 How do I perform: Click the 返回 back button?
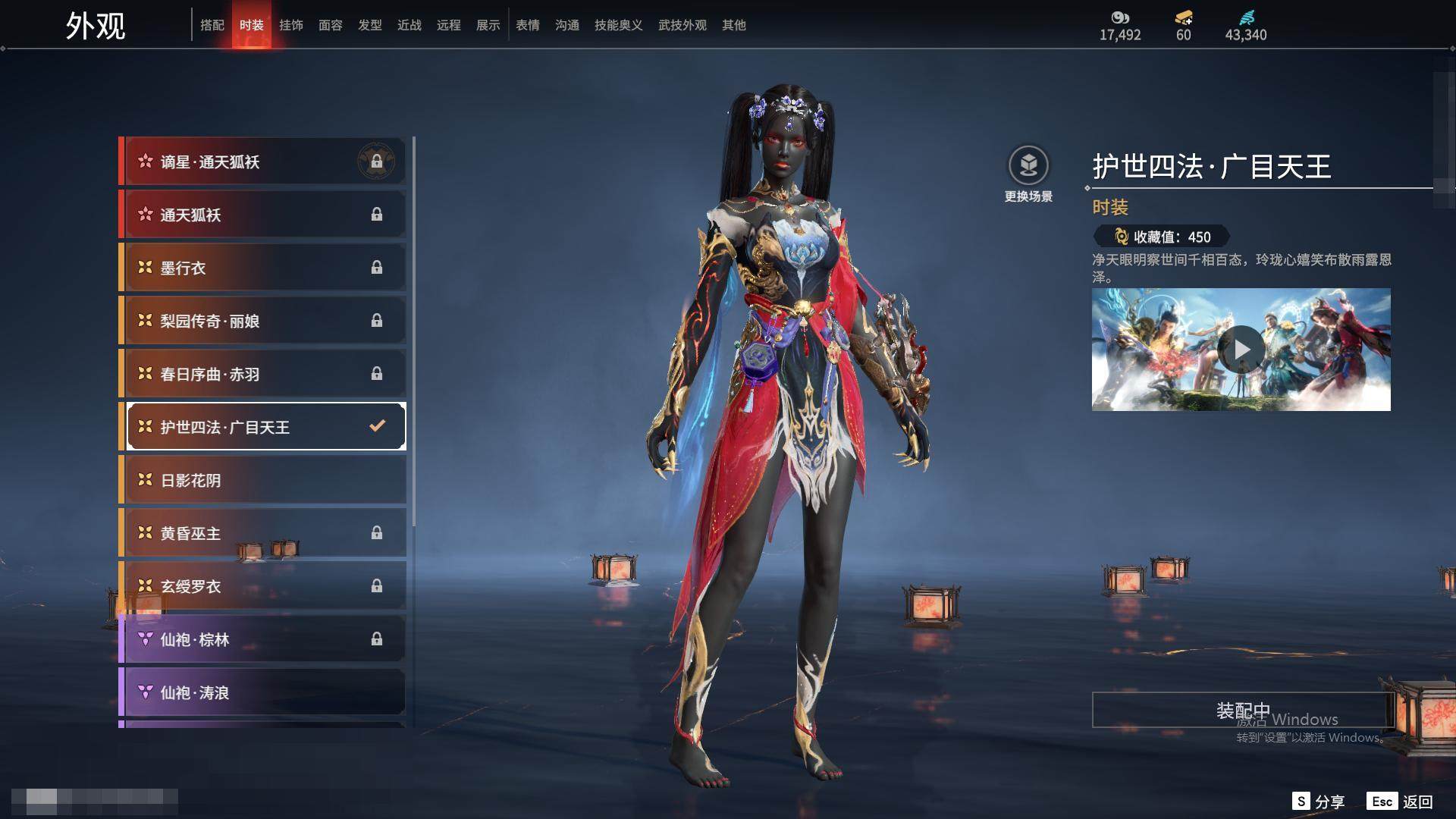tap(1401, 802)
